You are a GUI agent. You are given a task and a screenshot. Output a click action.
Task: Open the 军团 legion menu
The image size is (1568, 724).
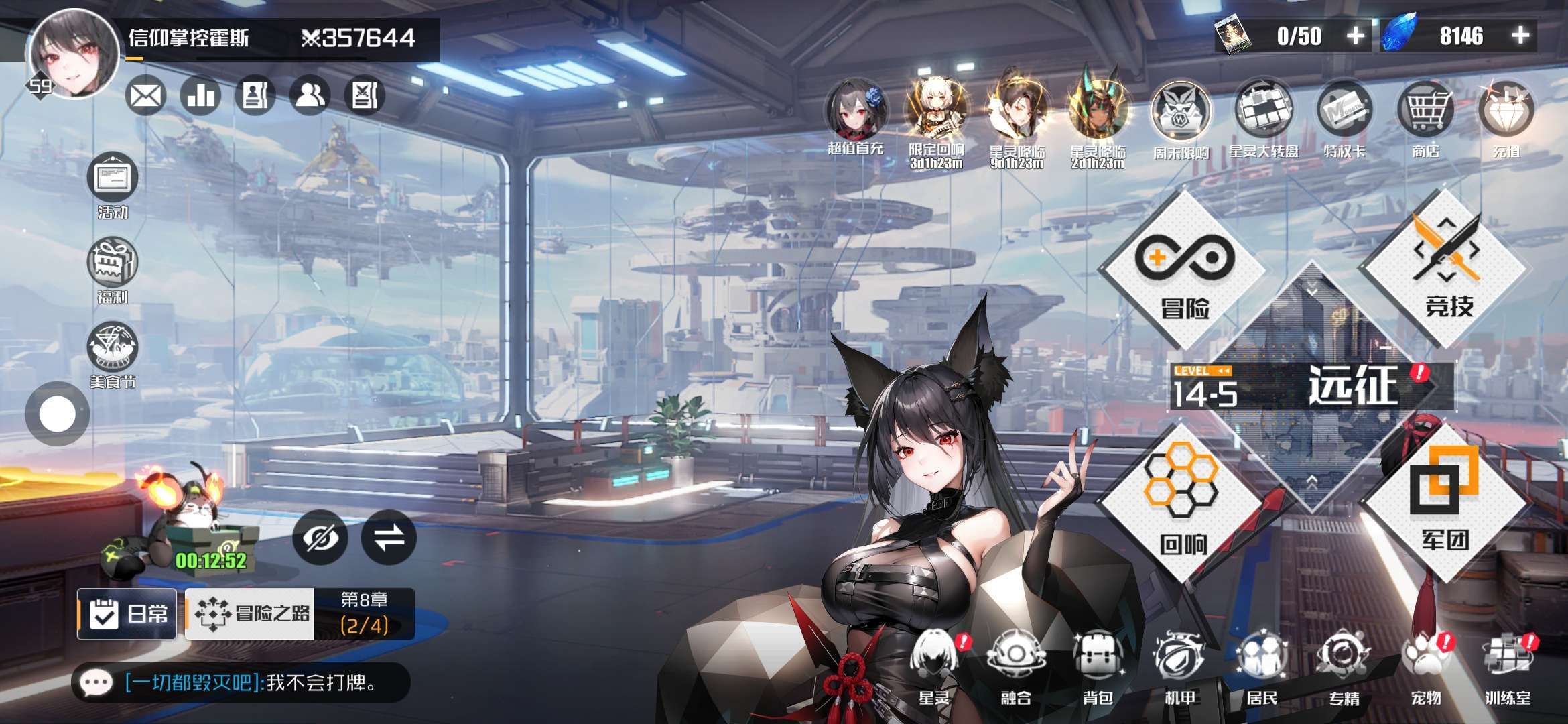point(1446,503)
